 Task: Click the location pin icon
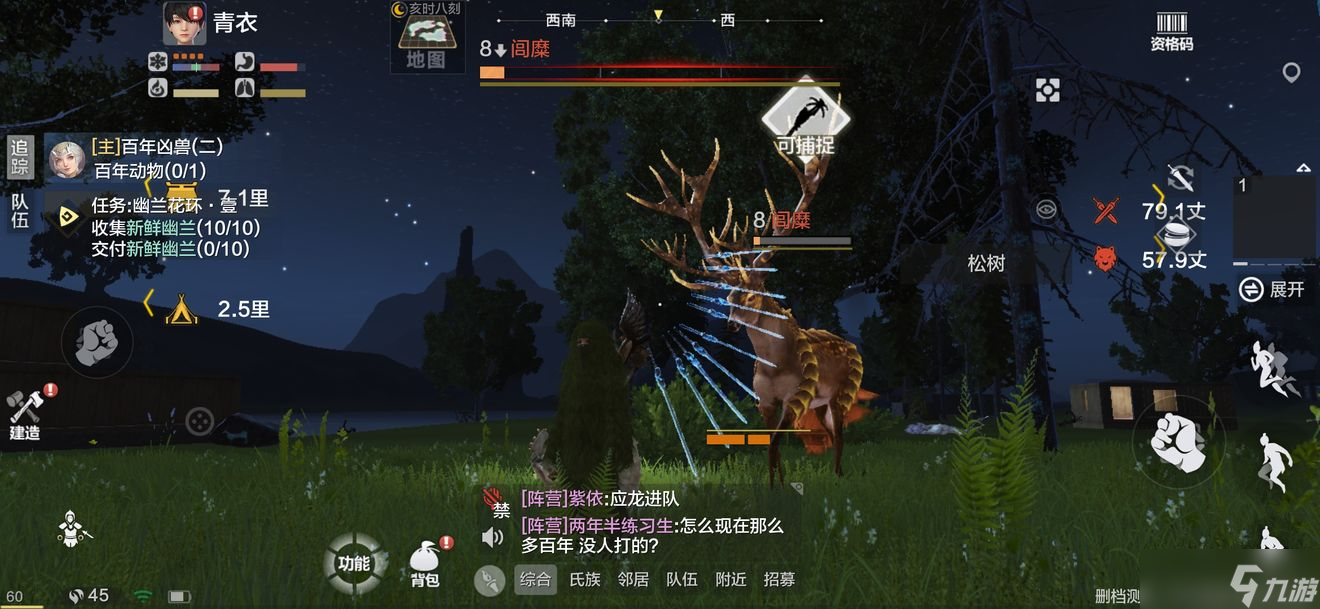click(1292, 72)
